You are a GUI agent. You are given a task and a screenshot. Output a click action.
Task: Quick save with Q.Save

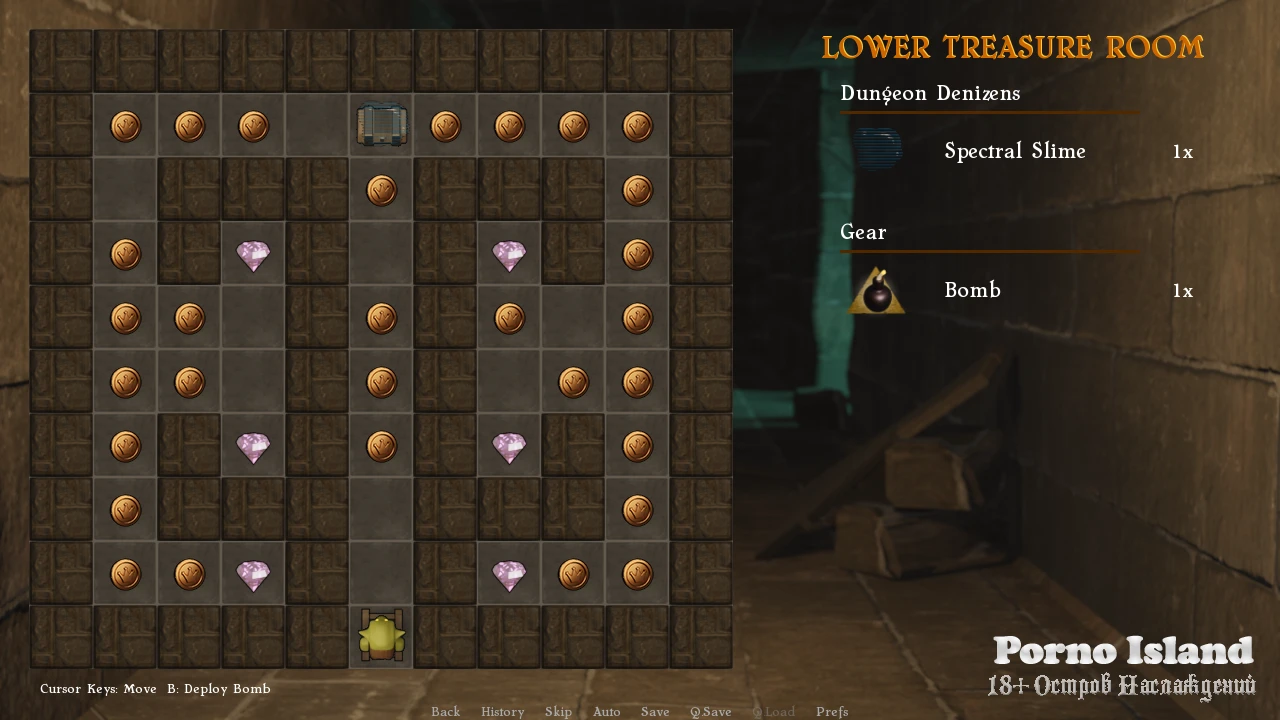[710, 712]
